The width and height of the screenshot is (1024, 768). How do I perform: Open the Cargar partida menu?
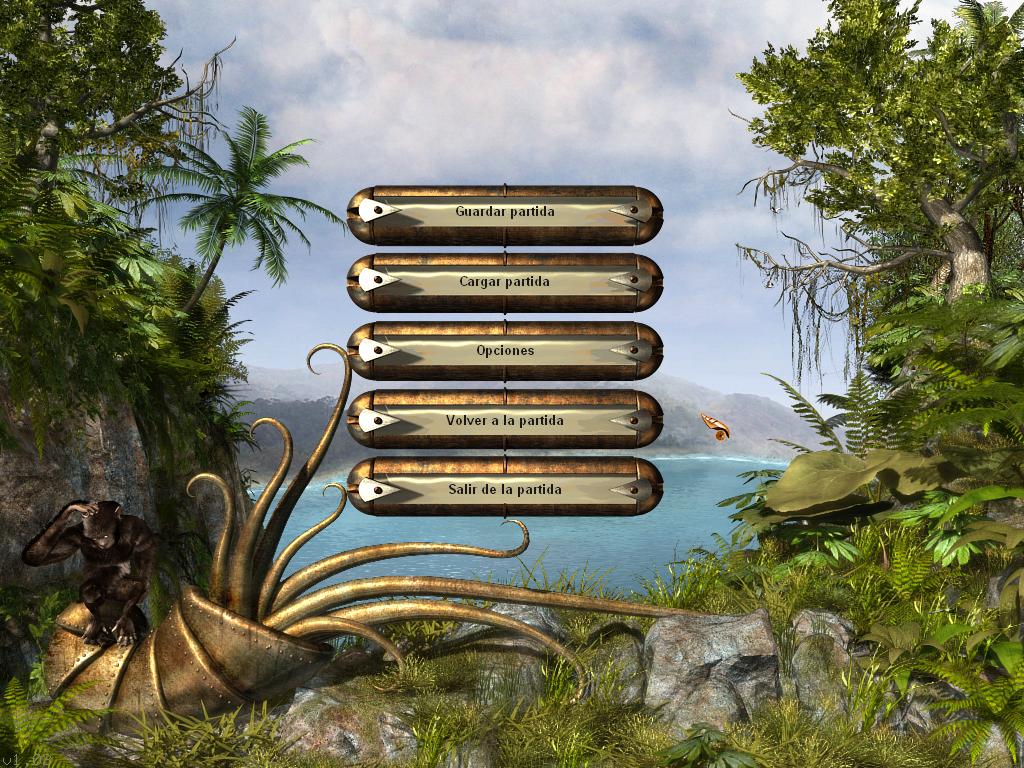coord(504,282)
